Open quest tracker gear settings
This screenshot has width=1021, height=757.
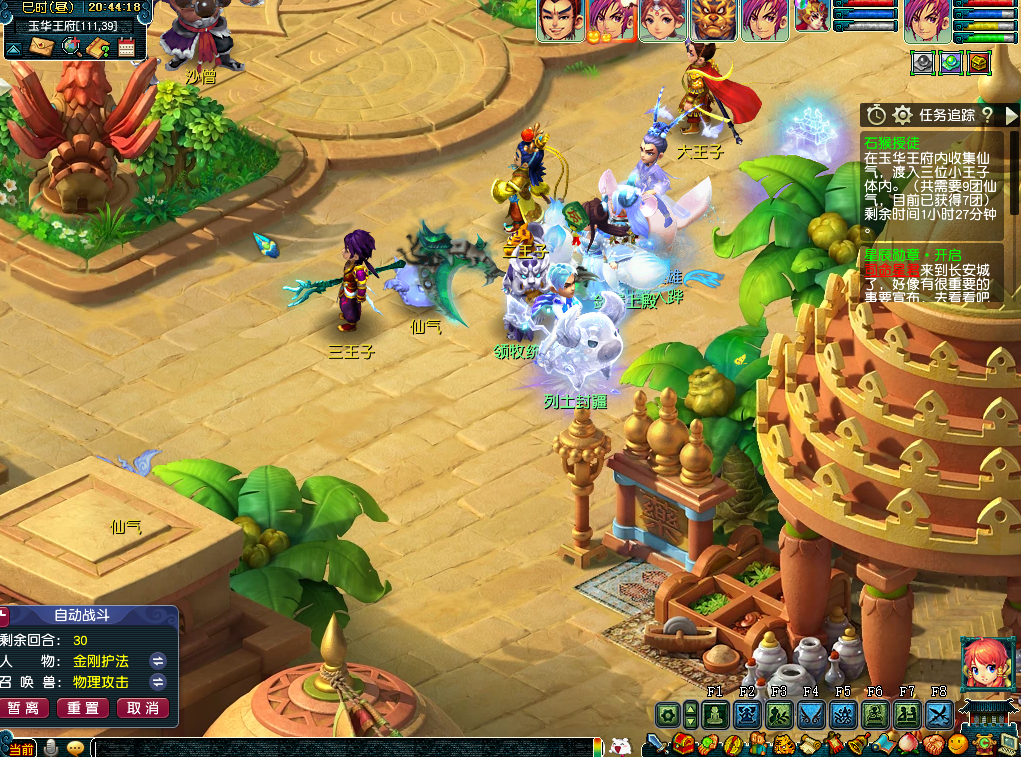pos(902,115)
